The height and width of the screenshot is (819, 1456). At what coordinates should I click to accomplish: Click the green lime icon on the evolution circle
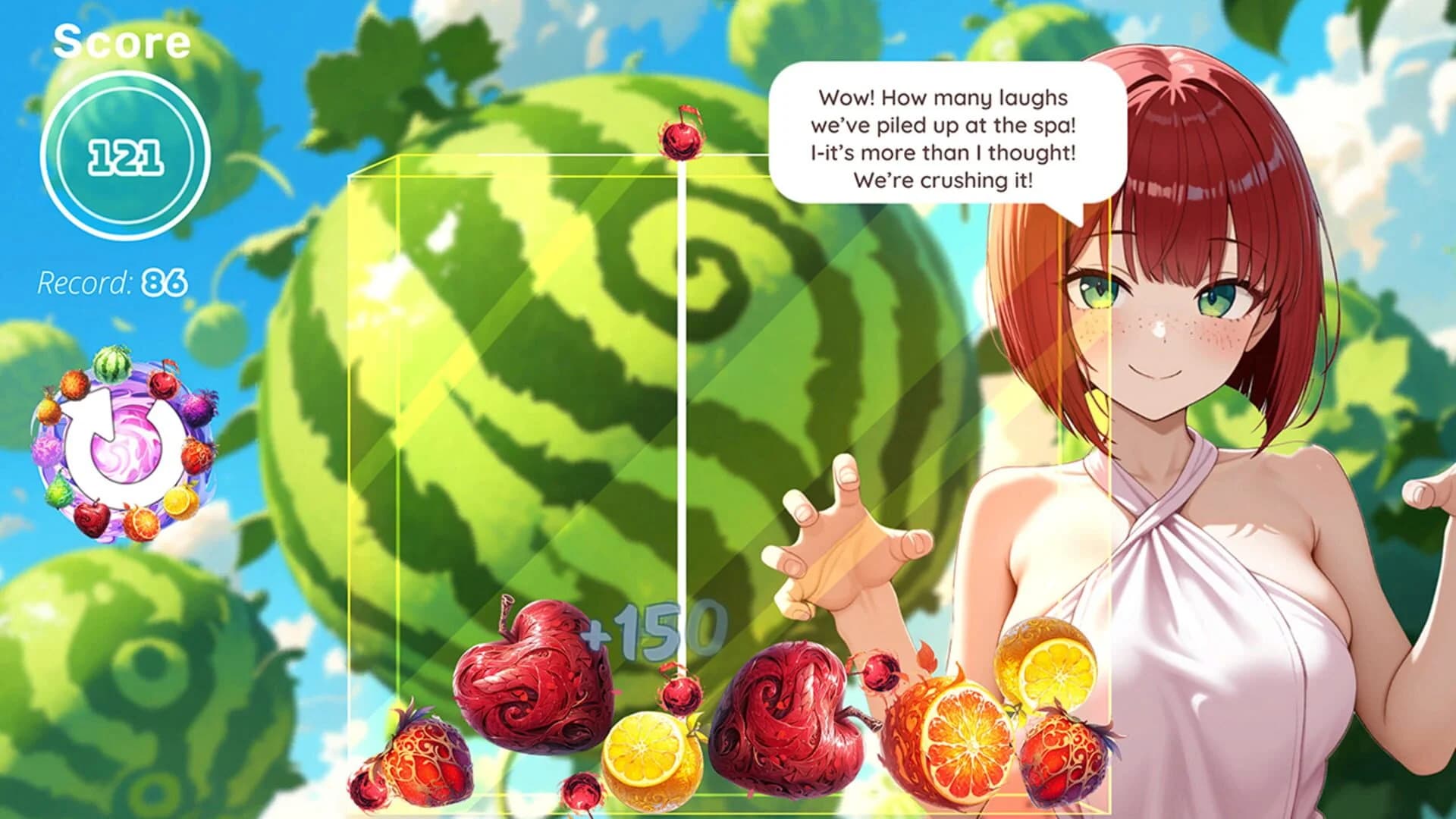(x=58, y=491)
